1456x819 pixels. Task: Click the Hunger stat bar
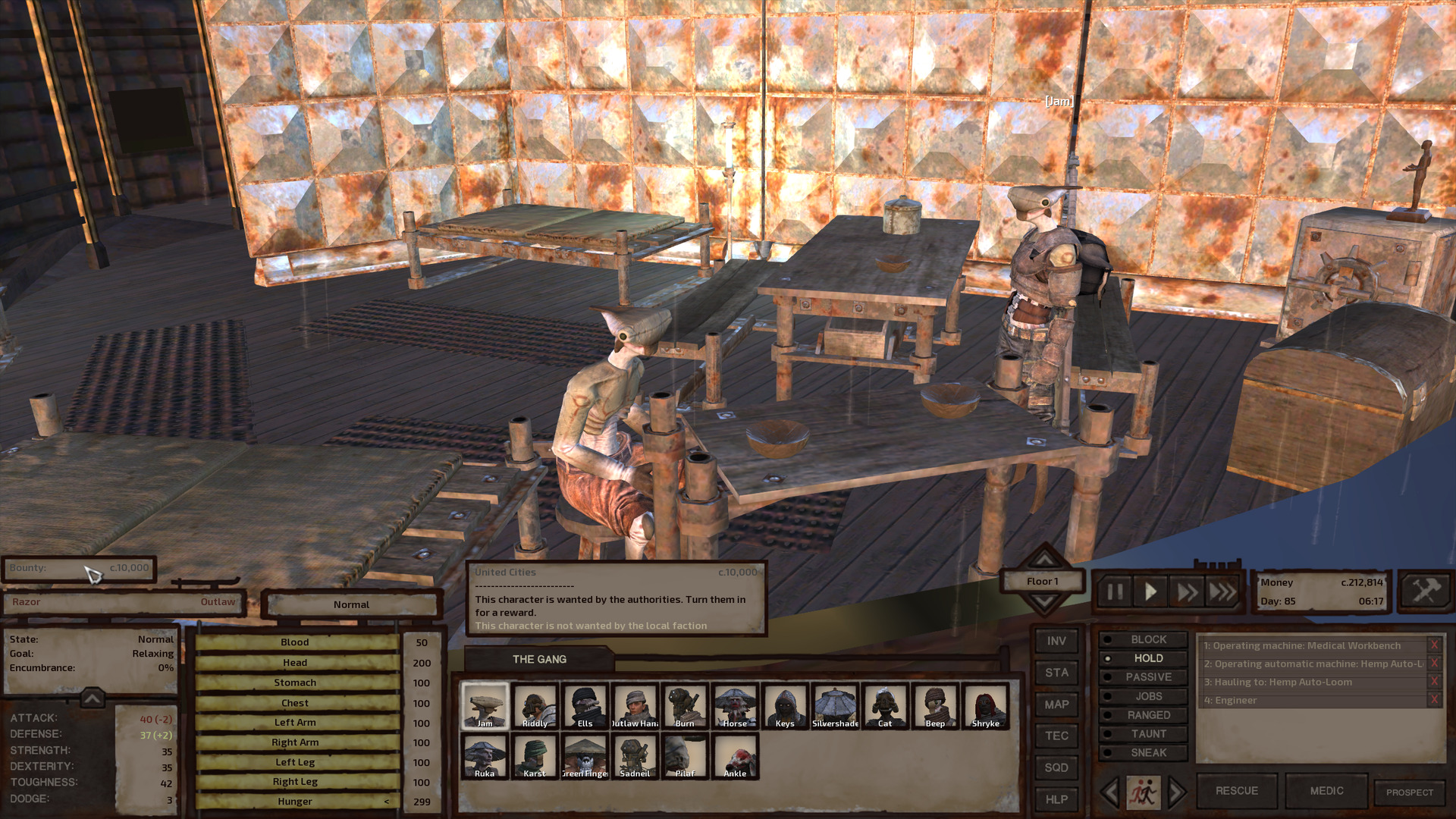pos(295,801)
